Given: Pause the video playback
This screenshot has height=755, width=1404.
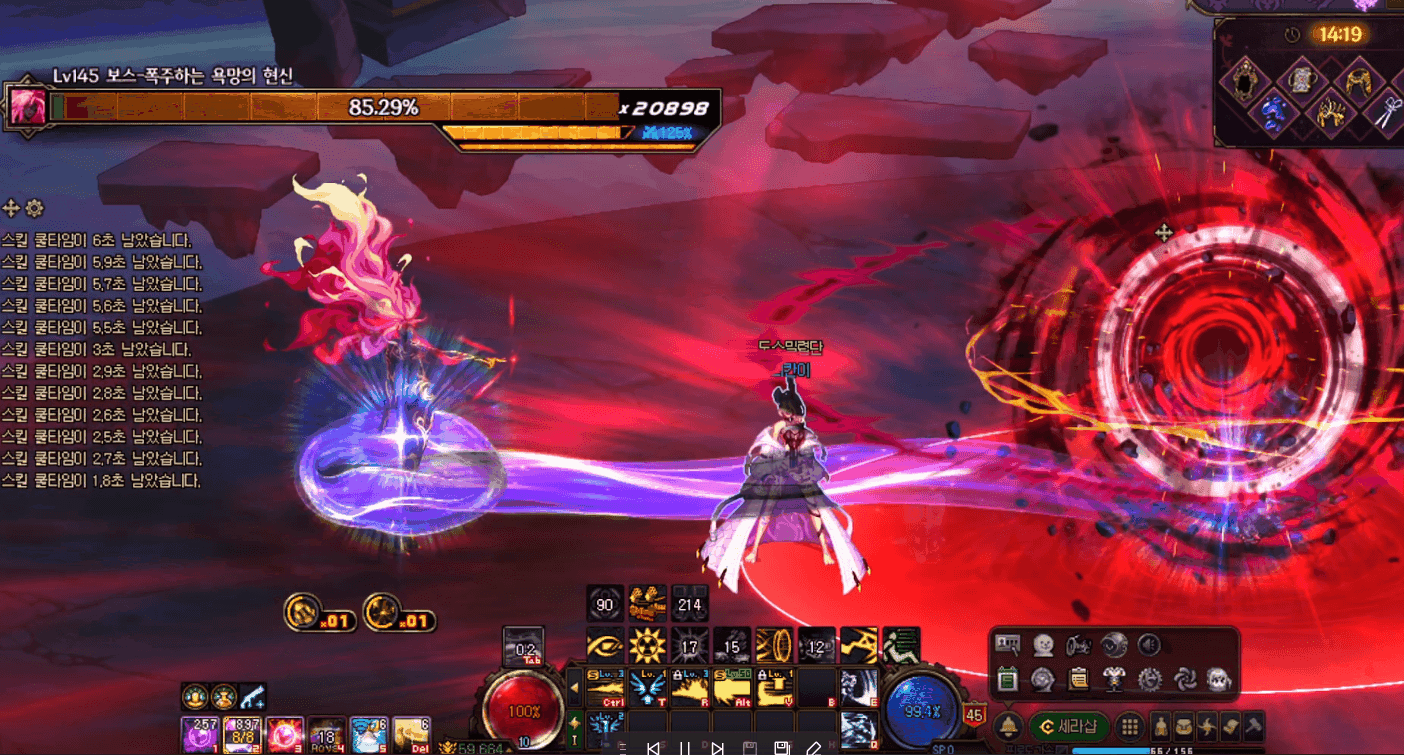Looking at the screenshot, I should [x=685, y=748].
